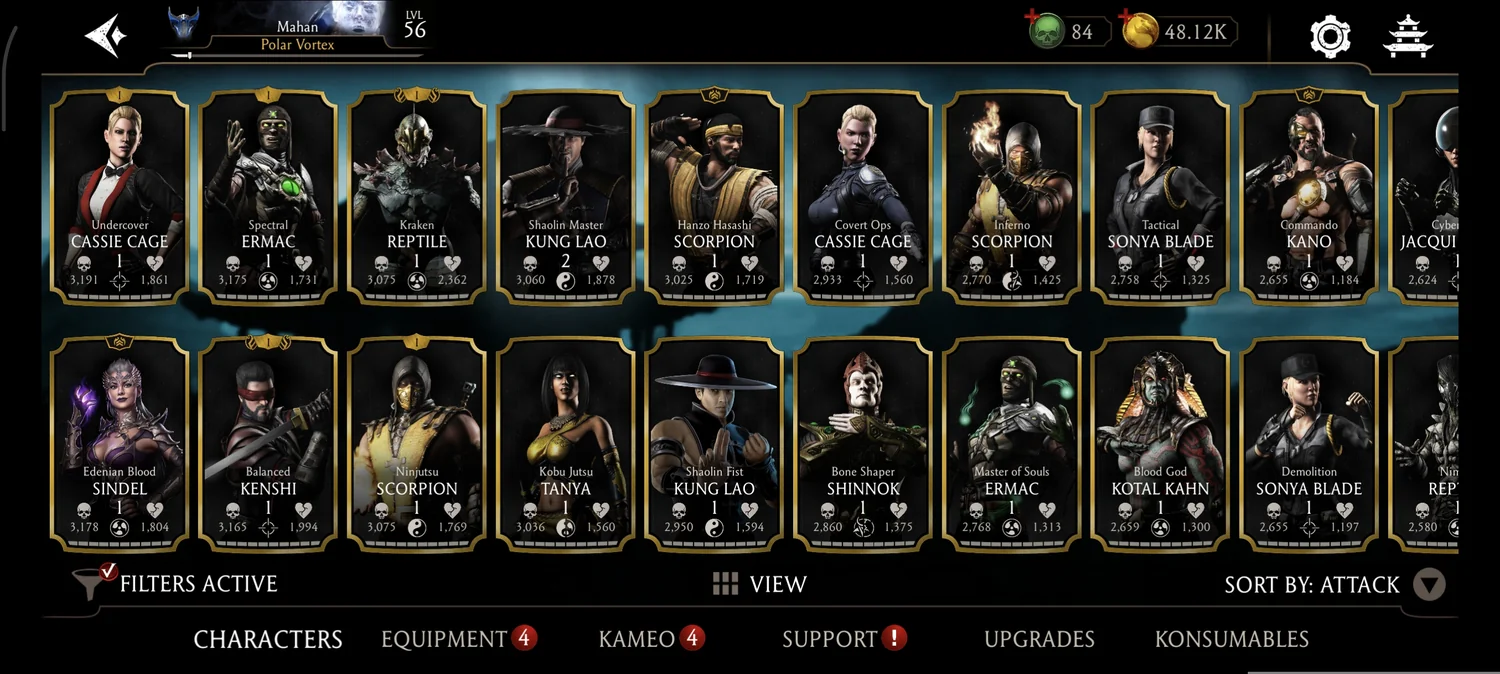Choose the Spectral Ermac card

(268, 196)
